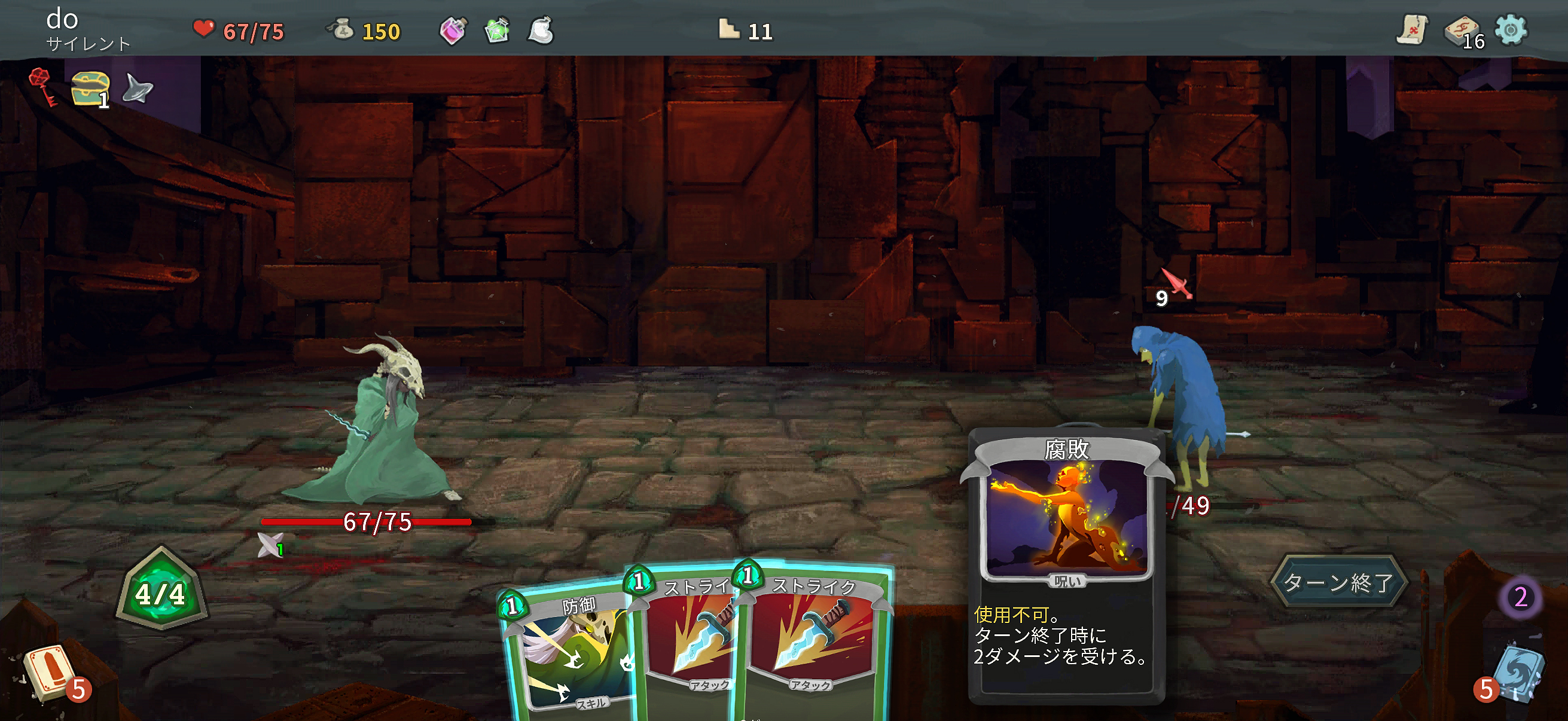This screenshot has height=721, width=1568.
Task: Select the white ghost potion slot
Action: (x=541, y=32)
